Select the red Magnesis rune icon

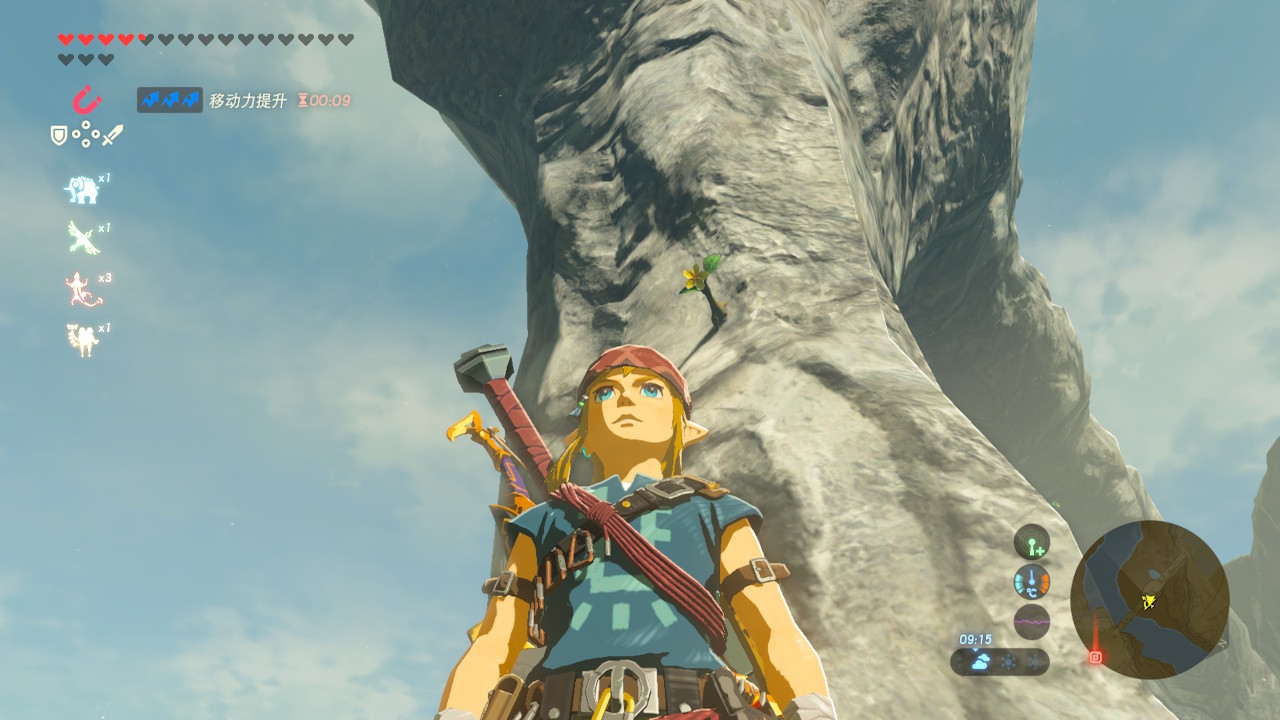[87, 100]
